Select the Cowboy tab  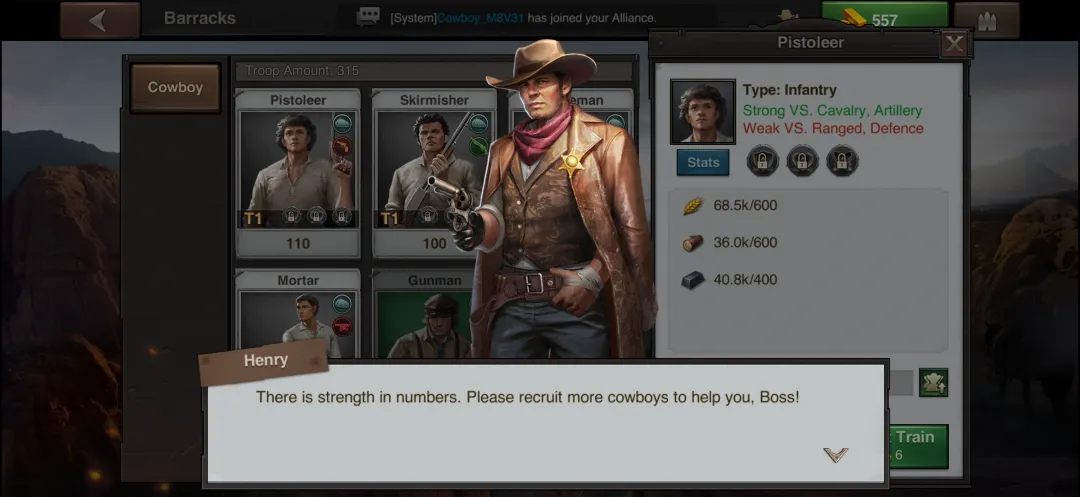pos(175,88)
